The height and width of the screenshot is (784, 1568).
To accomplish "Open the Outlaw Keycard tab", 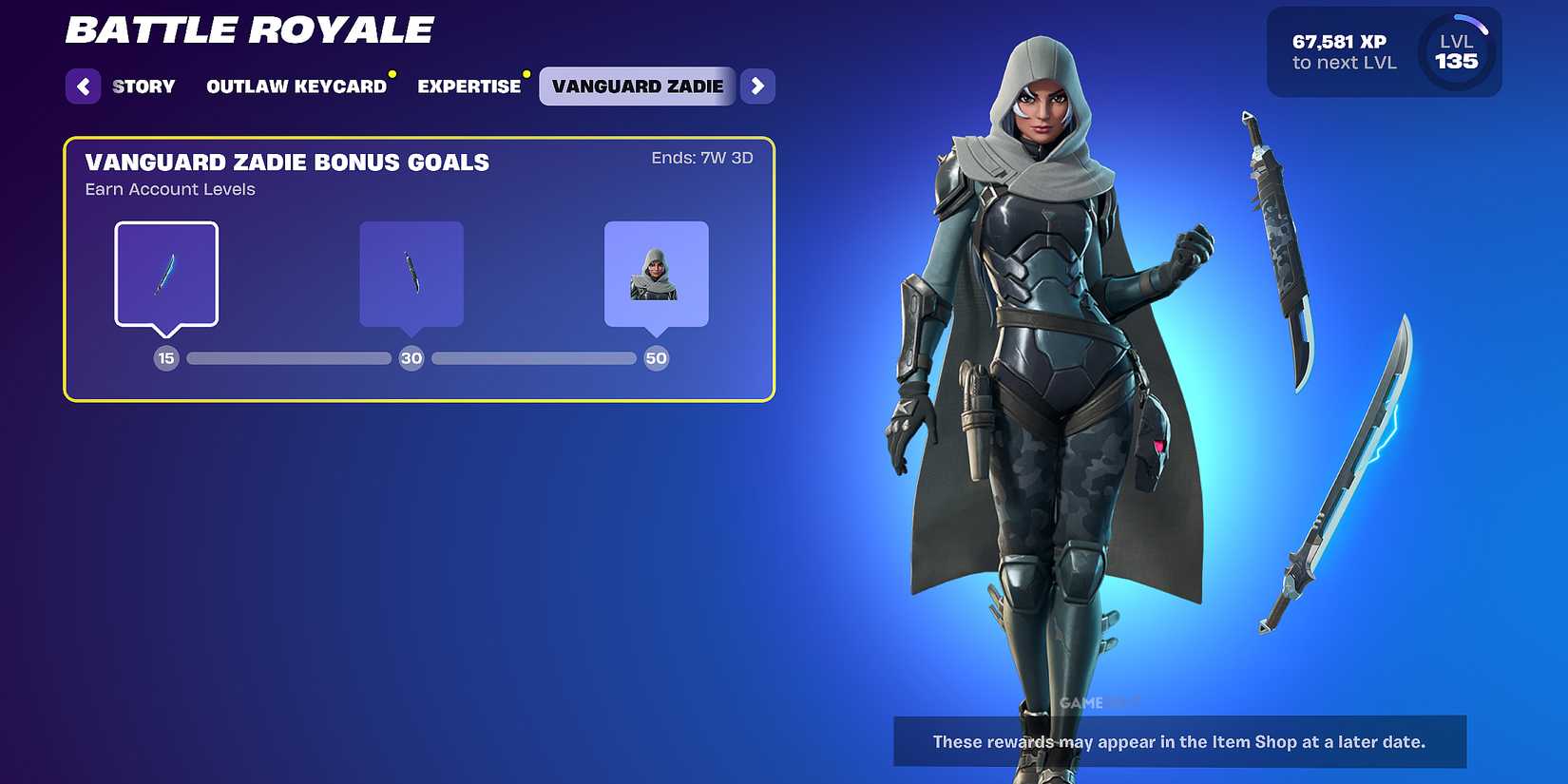I will [296, 86].
